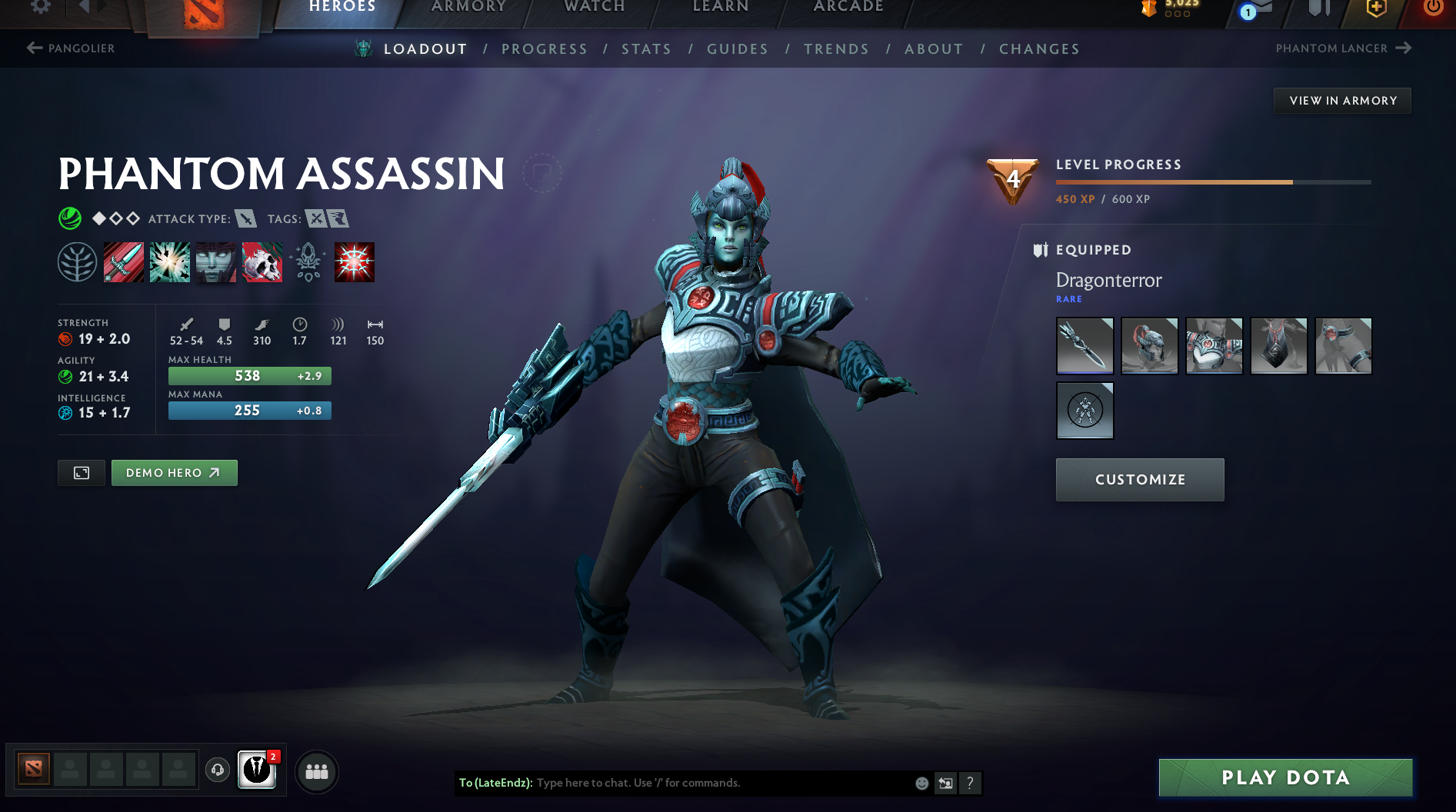Click View in Armory button
The width and height of the screenshot is (1456, 812).
pos(1342,101)
